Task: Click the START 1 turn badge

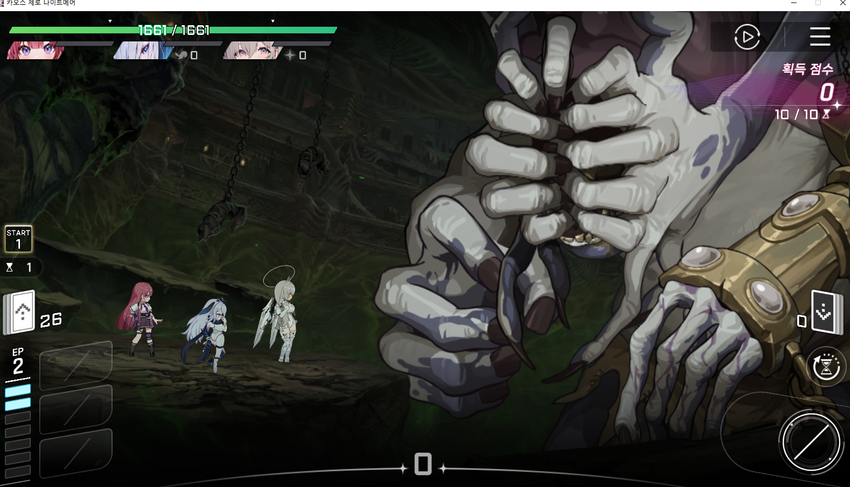Action: 19,239
